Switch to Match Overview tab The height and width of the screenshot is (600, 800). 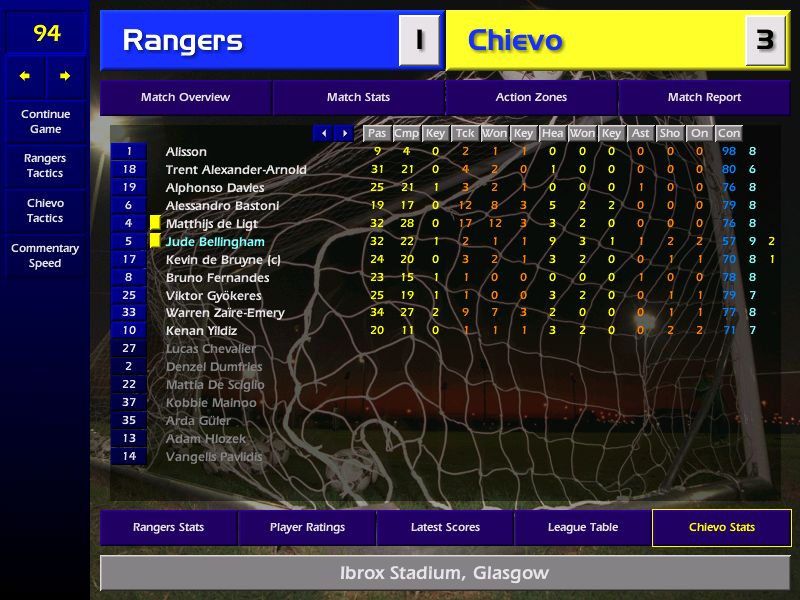tap(185, 98)
